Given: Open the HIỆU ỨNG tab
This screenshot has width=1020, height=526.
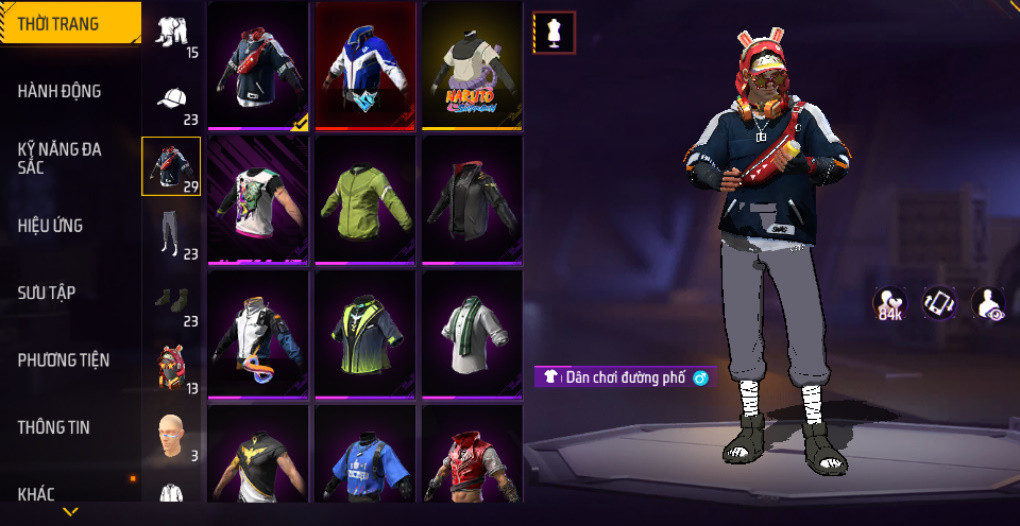Looking at the screenshot, I should (x=50, y=225).
